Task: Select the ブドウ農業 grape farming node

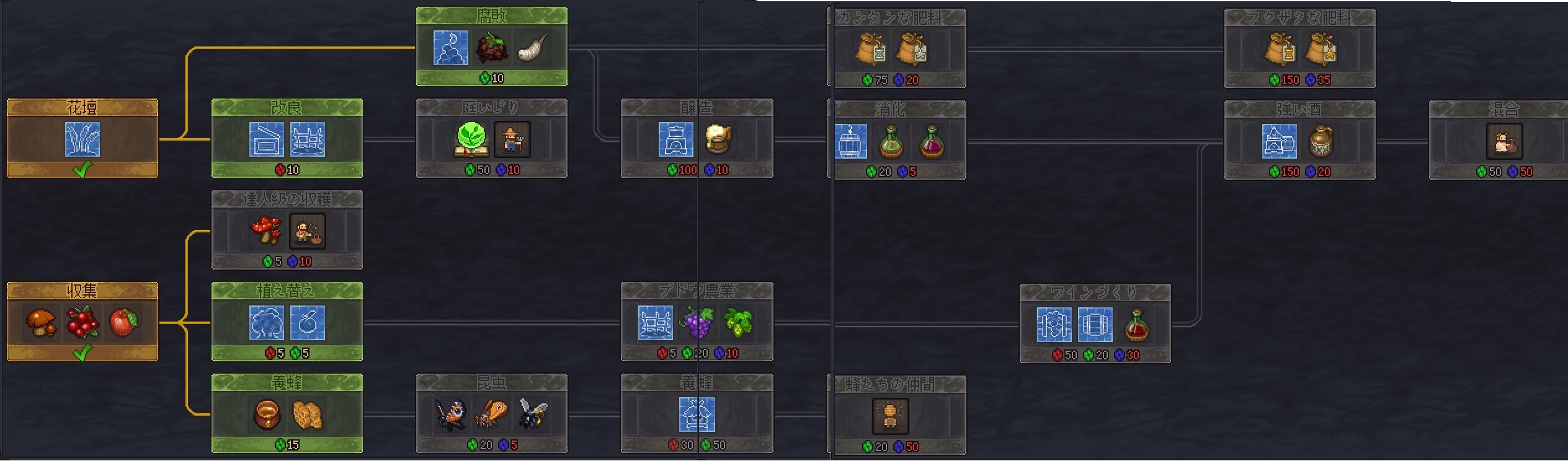Action: pyautogui.click(x=697, y=322)
